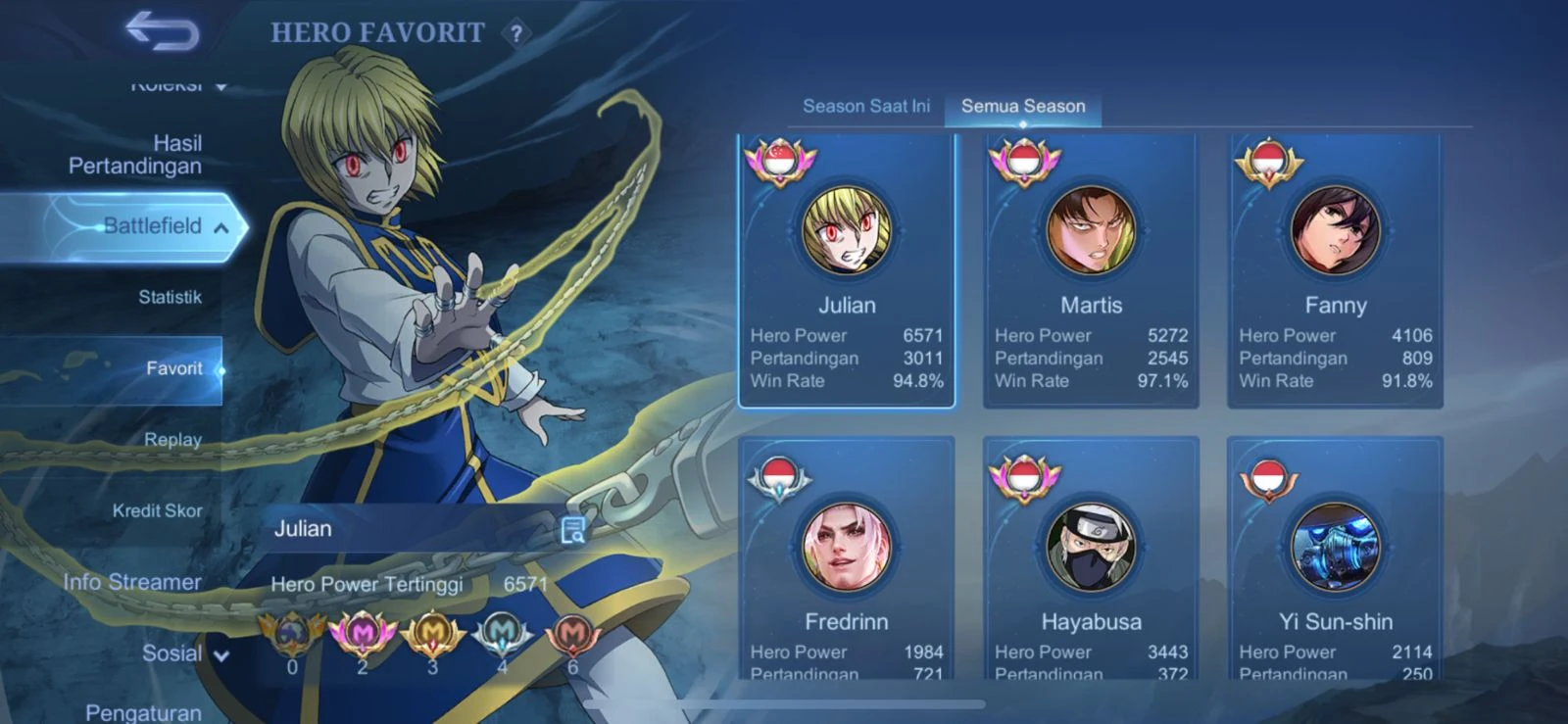Viewport: 1568px width, 724px height.
Task: Switch to Season Saat Ini tab
Action: click(866, 106)
